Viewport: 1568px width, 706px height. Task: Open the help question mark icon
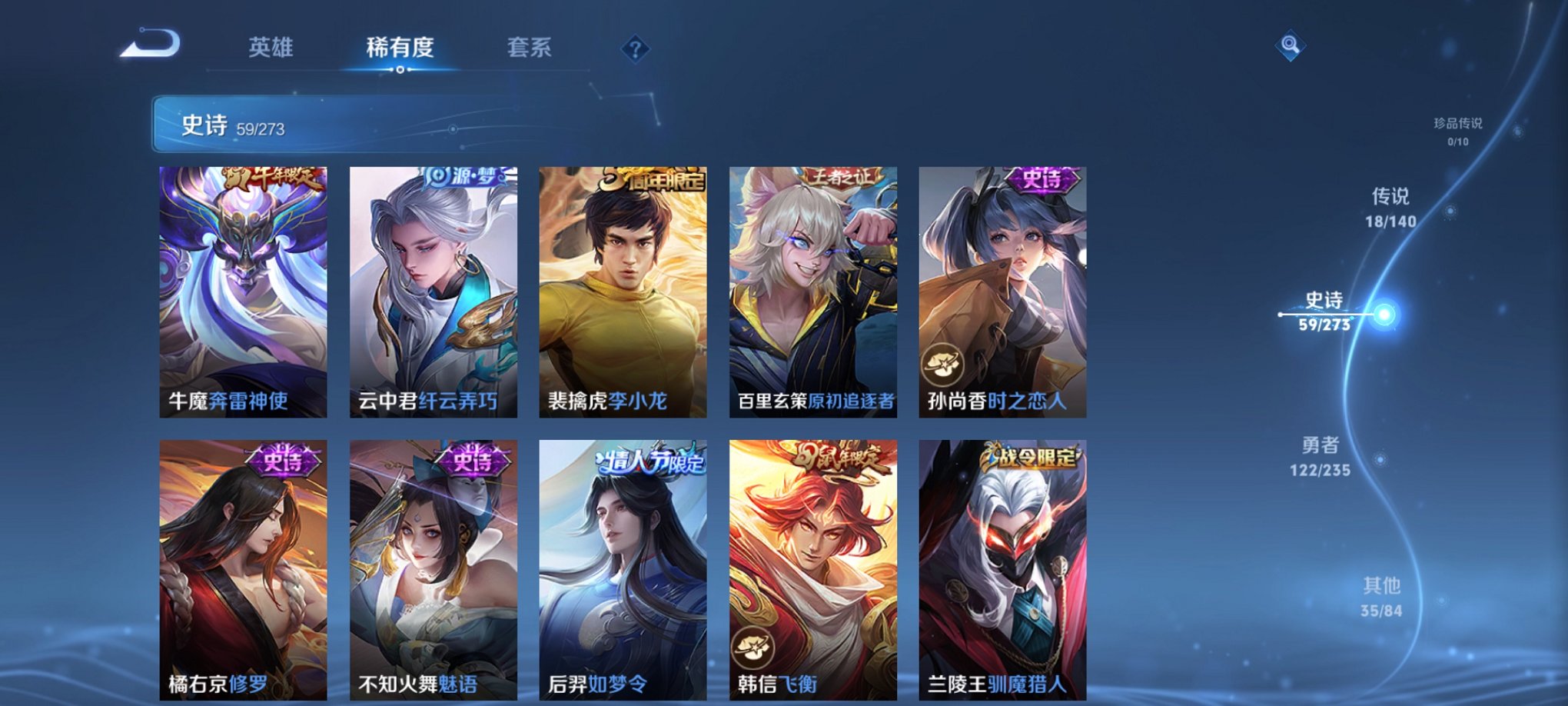click(634, 49)
